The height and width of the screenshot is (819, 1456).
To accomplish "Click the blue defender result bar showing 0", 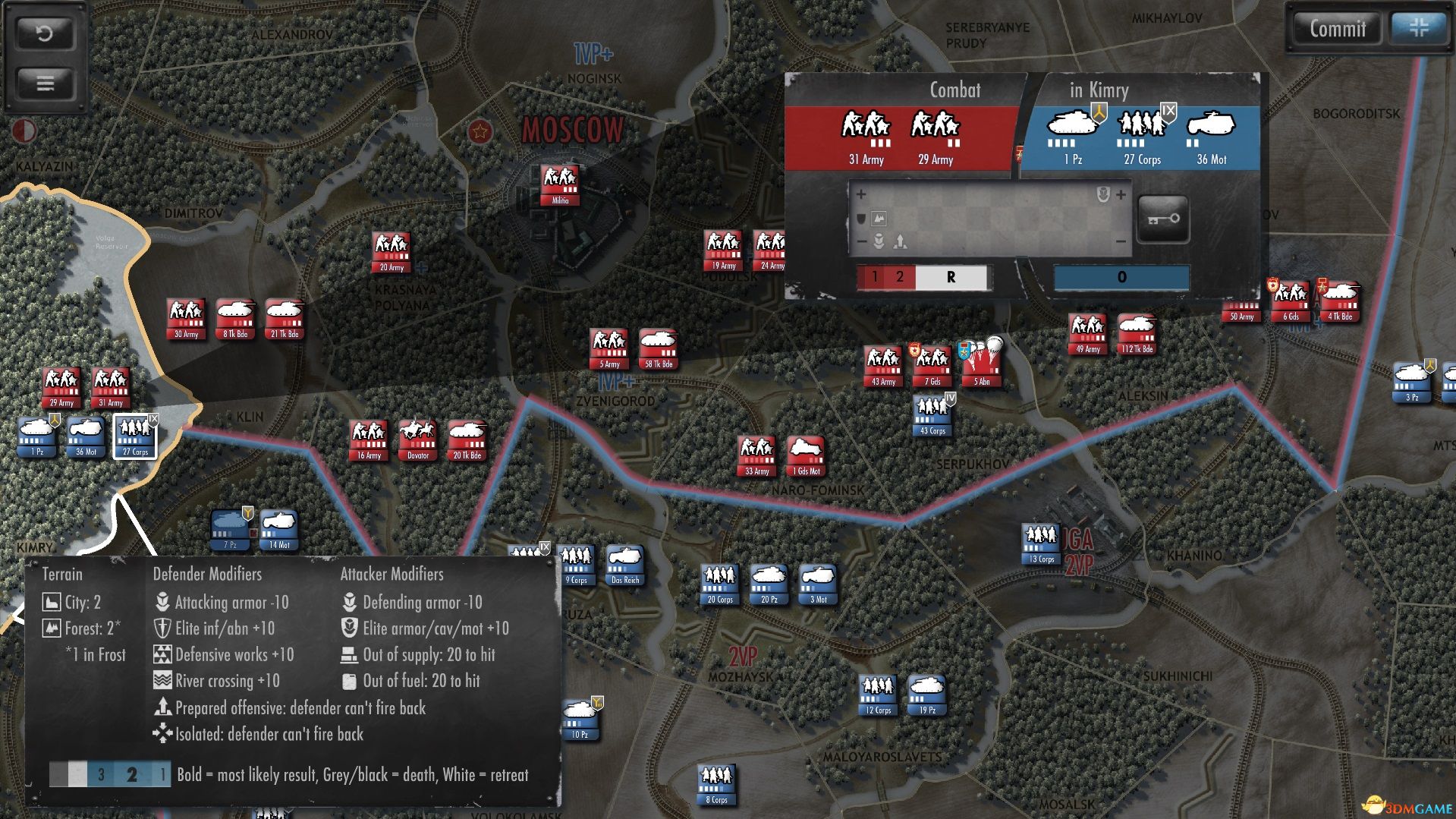I will point(1121,278).
